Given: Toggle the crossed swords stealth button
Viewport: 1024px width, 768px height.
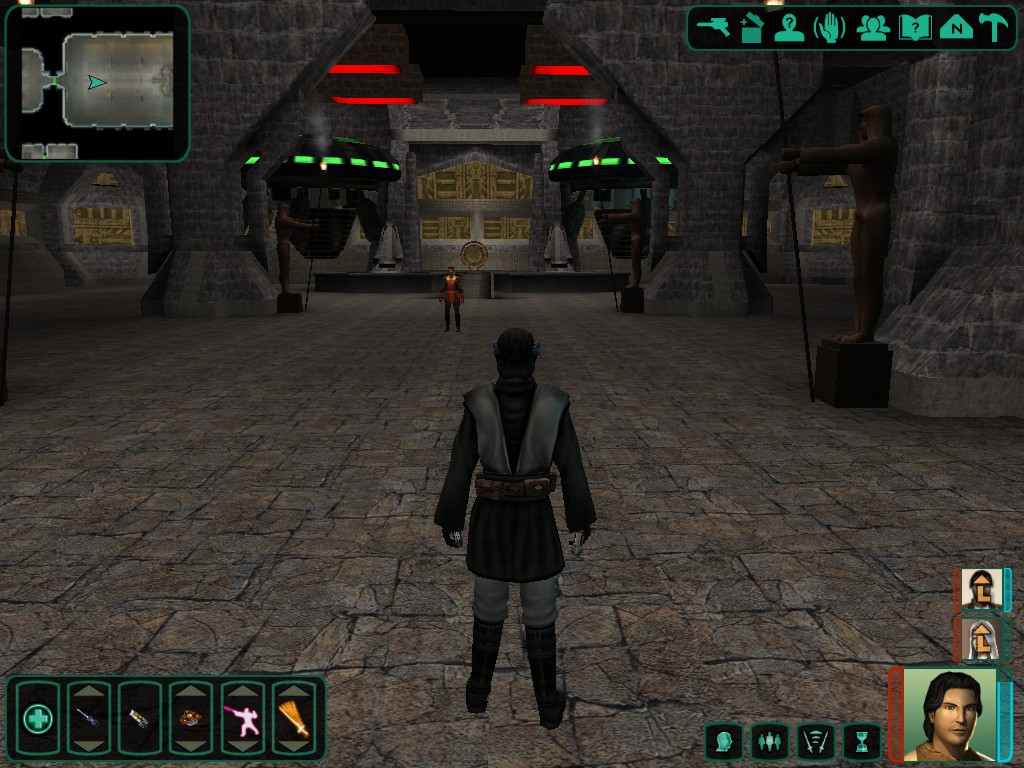Looking at the screenshot, I should pyautogui.click(x=816, y=741).
